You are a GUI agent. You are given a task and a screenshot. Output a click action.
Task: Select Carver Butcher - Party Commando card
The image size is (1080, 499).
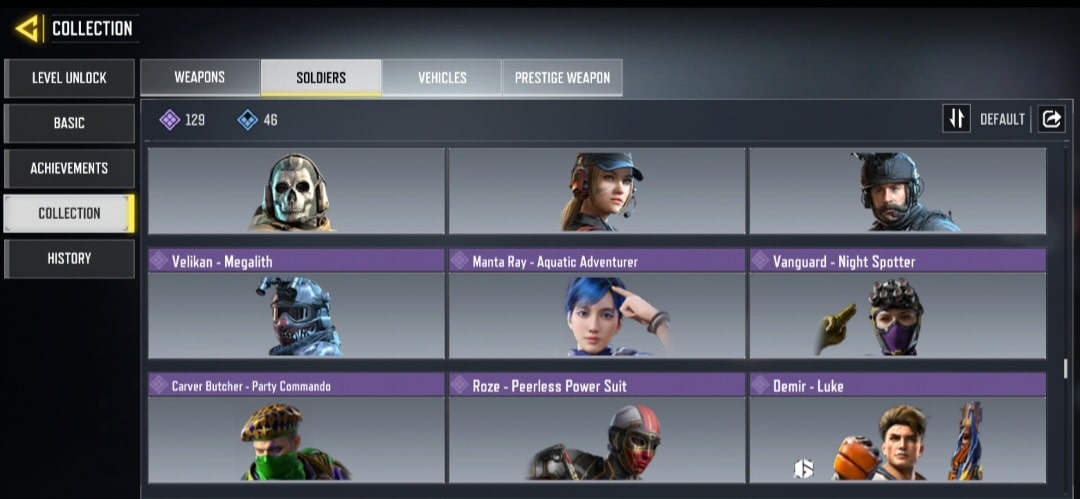tap(296, 428)
